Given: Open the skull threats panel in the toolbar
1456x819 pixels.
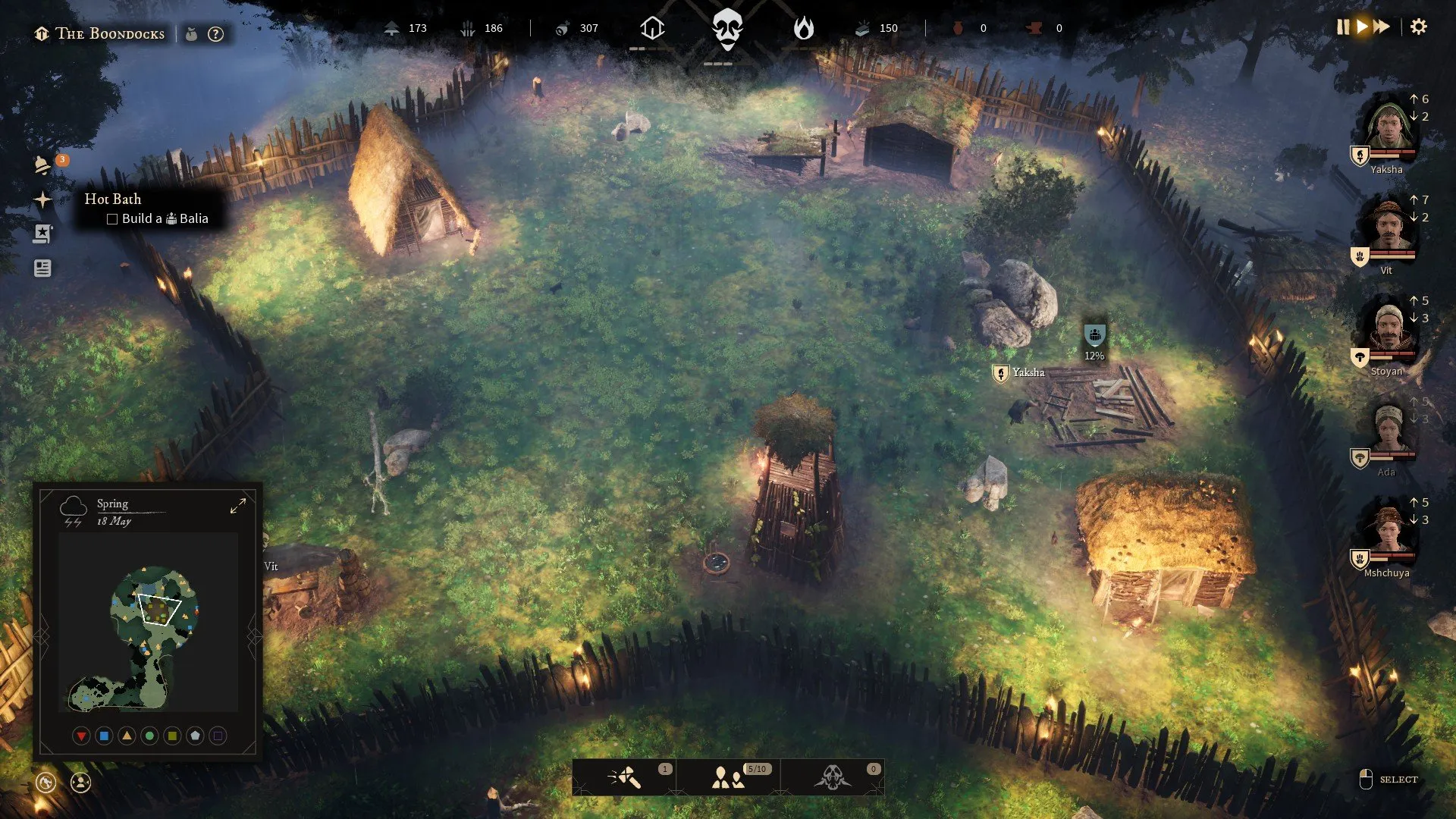Looking at the screenshot, I should 832,777.
